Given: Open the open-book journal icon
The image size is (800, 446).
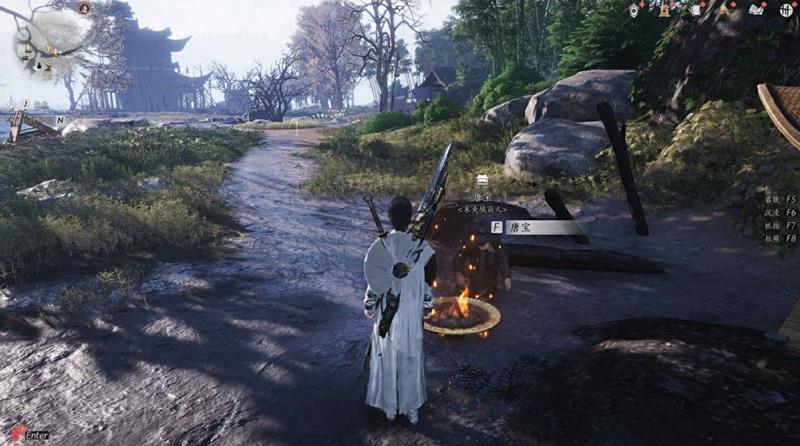Looking at the screenshot, I should (756, 9).
